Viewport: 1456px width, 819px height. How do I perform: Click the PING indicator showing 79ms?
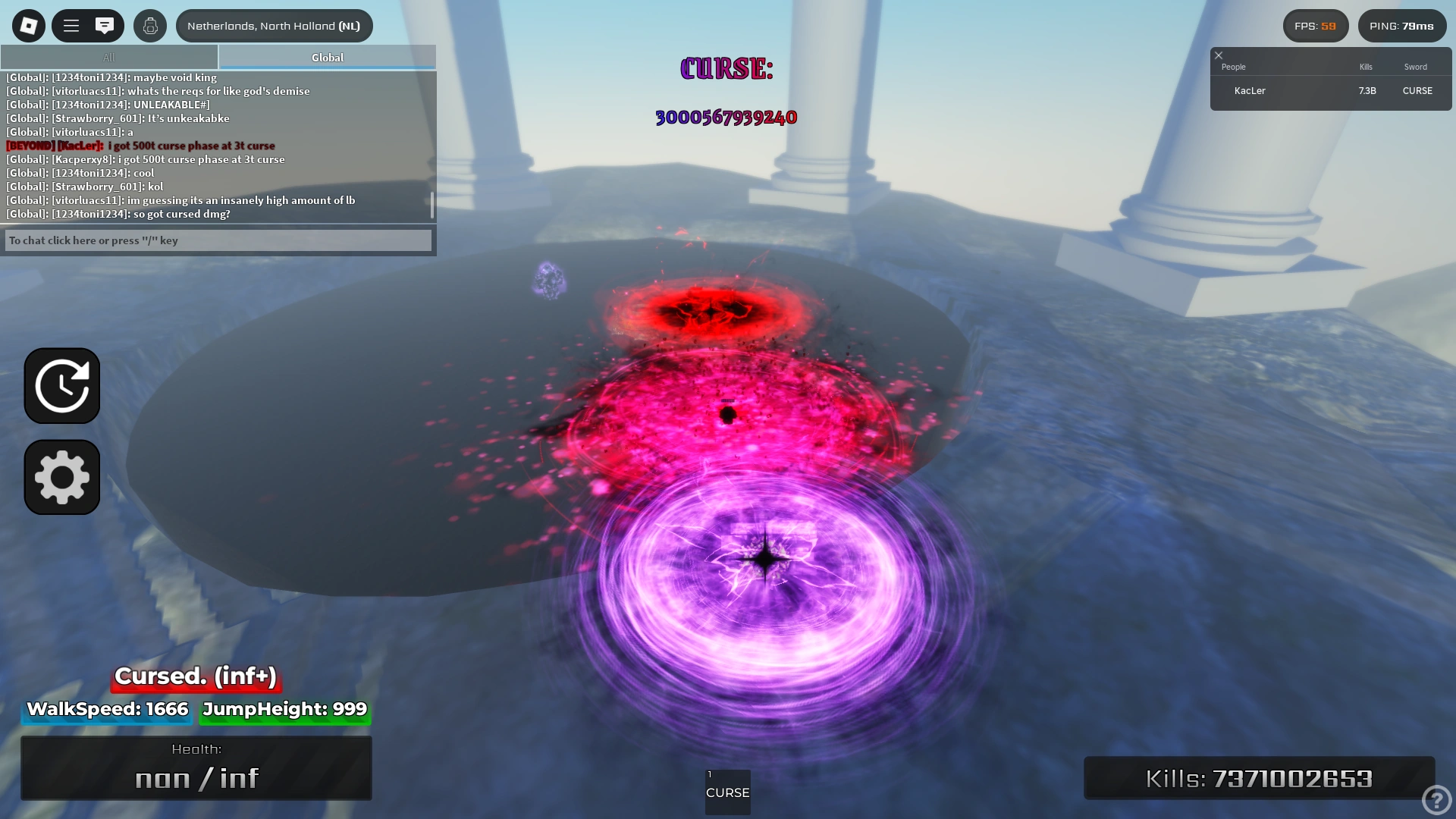1402,25
